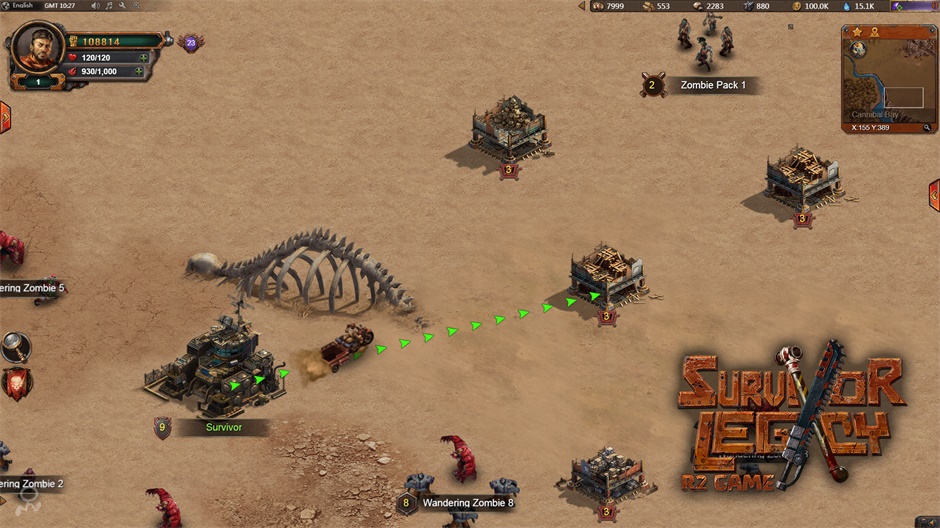Expand the left side panel arrow
The image size is (940, 528).
(5, 117)
